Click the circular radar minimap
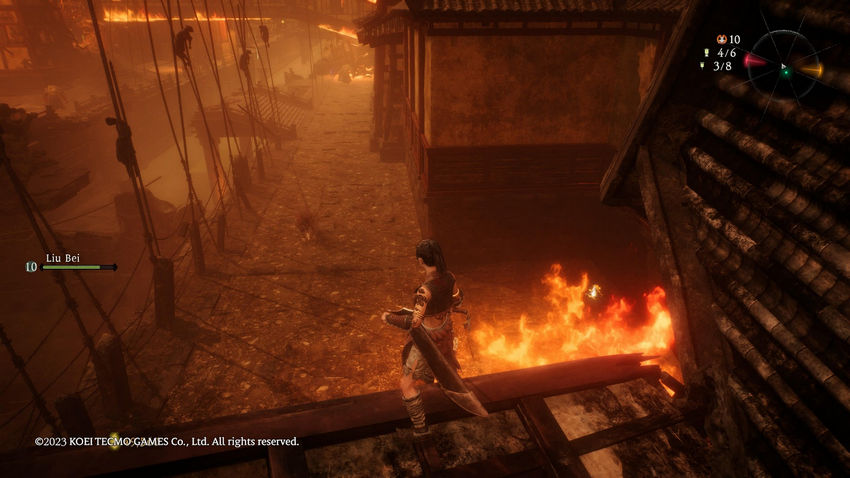This screenshot has width=850, height=478. point(785,68)
